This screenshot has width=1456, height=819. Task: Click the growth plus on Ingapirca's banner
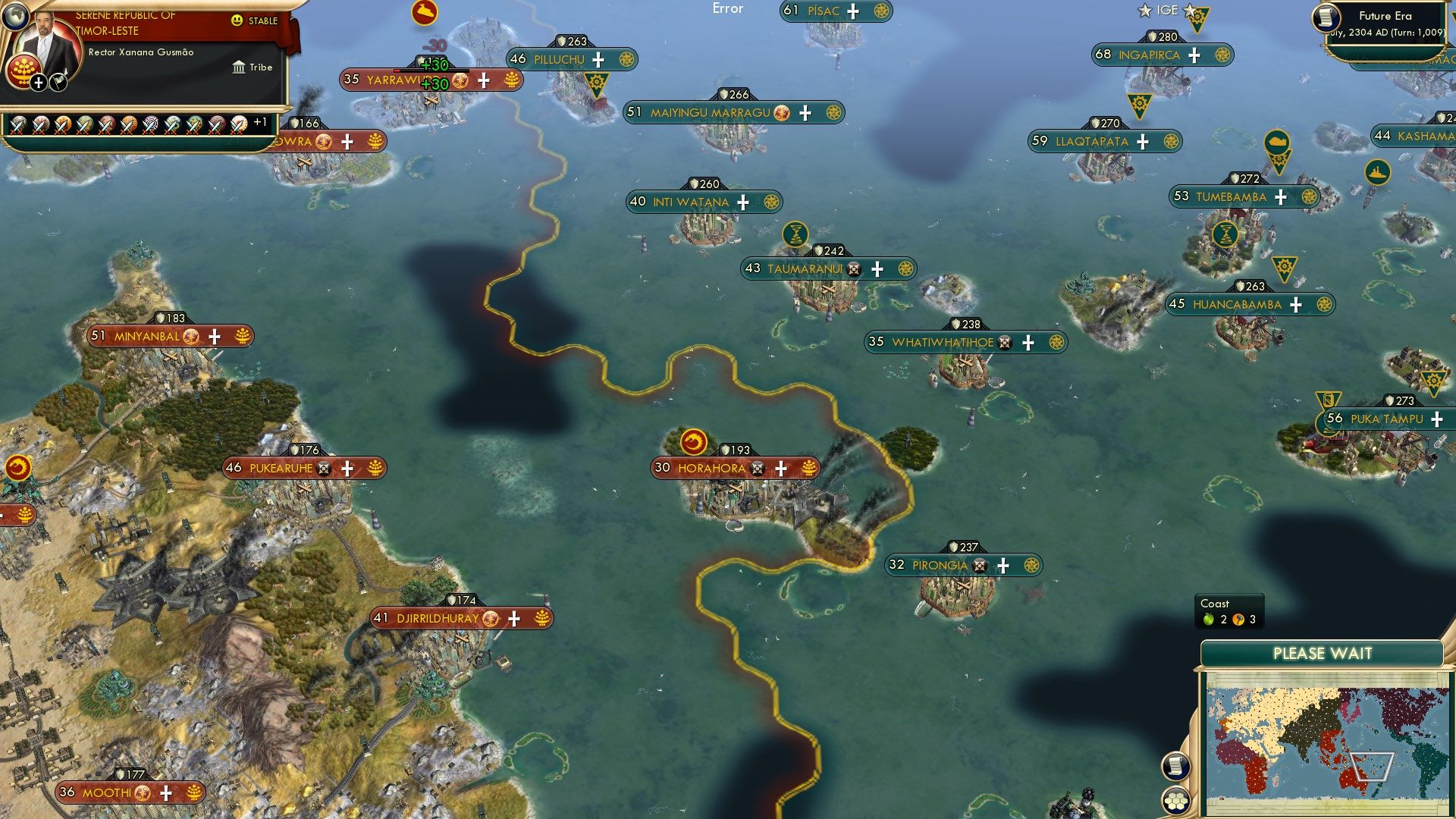[1194, 55]
